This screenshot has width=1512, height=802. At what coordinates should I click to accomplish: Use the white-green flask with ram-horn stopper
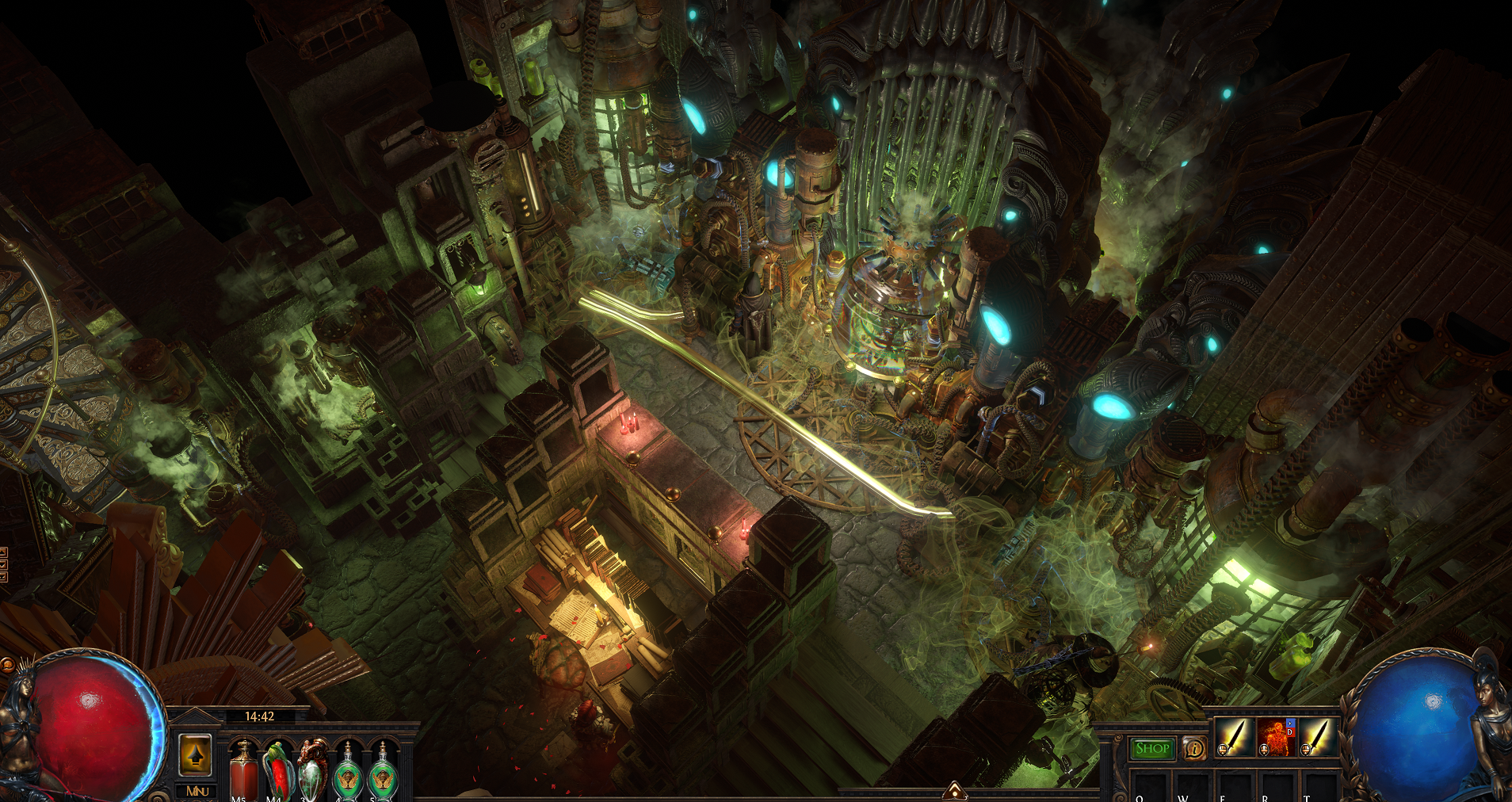pos(312,770)
